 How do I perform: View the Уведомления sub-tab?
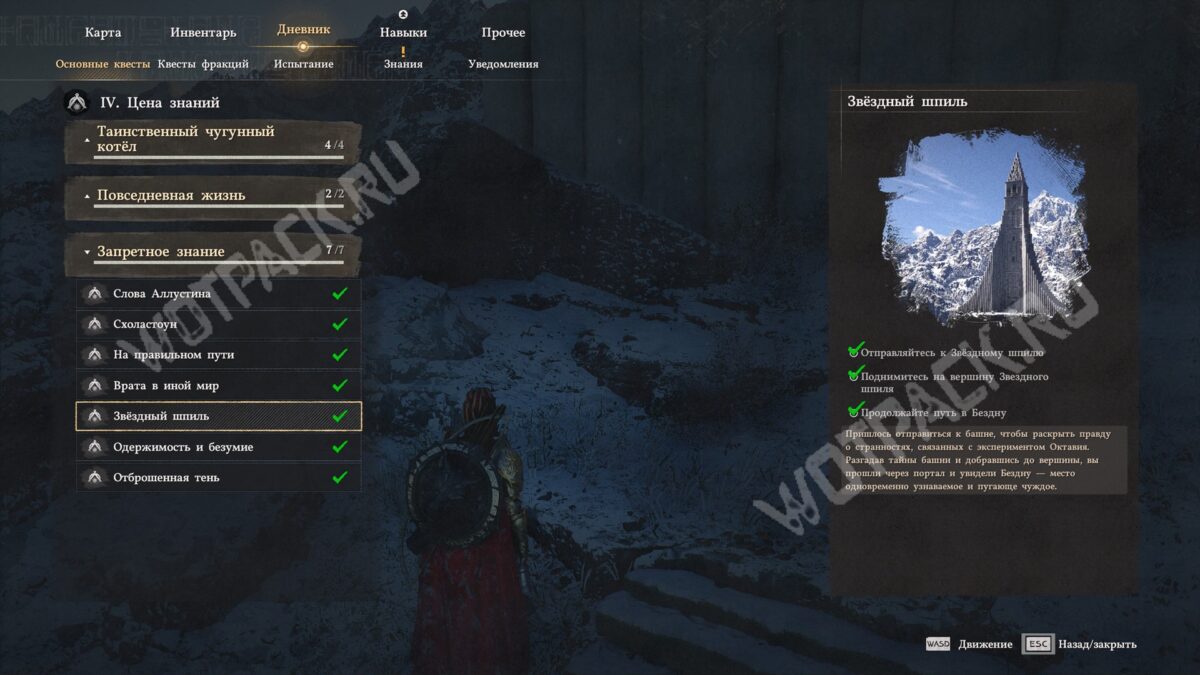pos(503,64)
